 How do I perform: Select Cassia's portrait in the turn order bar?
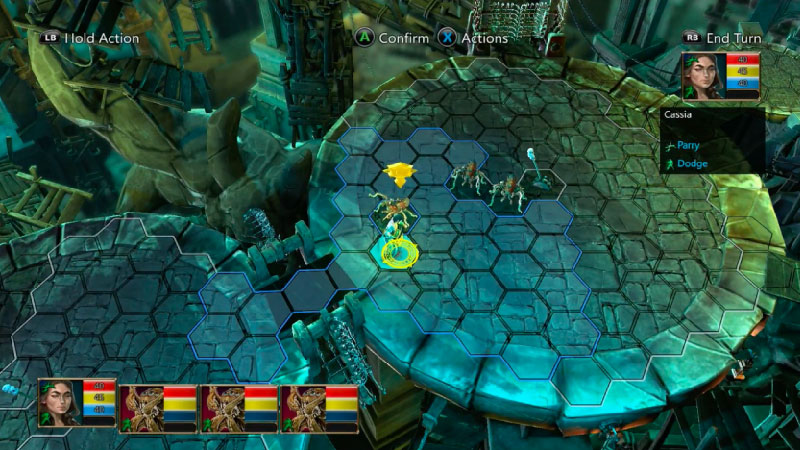(x=59, y=403)
